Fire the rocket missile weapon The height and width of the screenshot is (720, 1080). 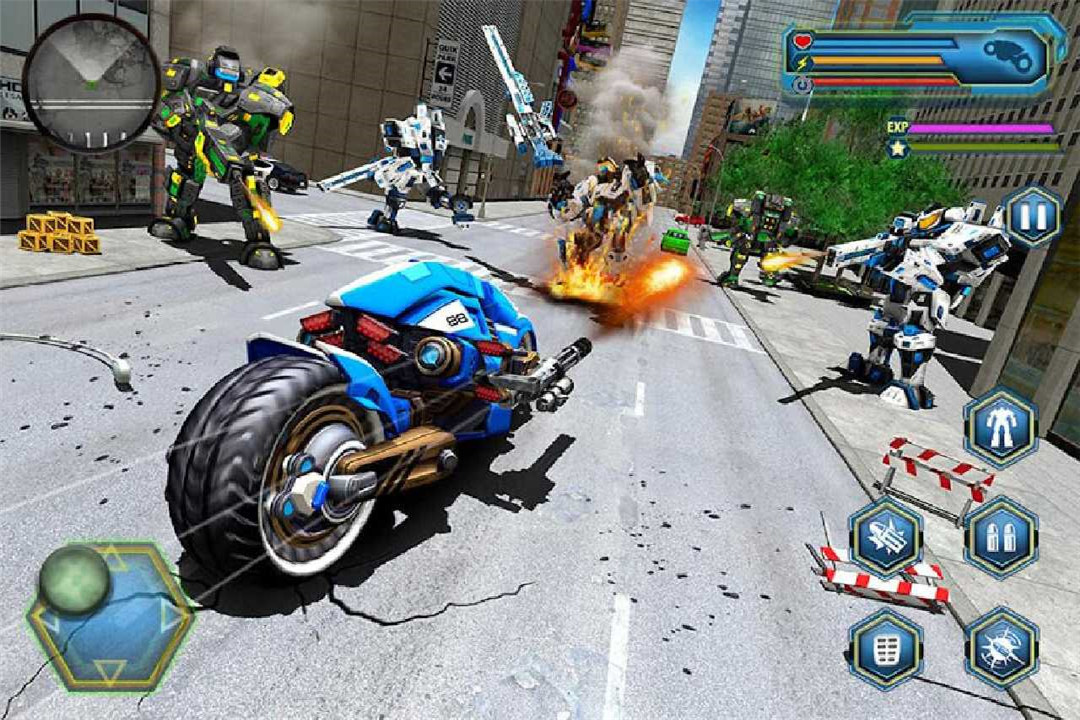click(885, 537)
